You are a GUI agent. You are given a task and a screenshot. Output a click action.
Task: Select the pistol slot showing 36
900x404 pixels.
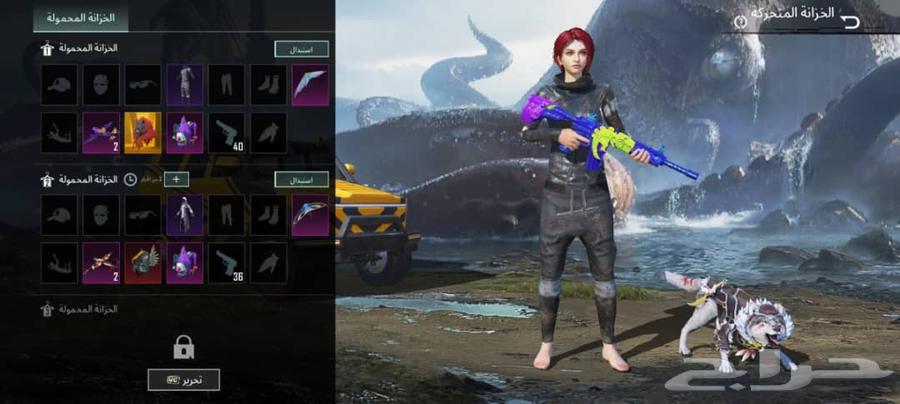point(226,262)
